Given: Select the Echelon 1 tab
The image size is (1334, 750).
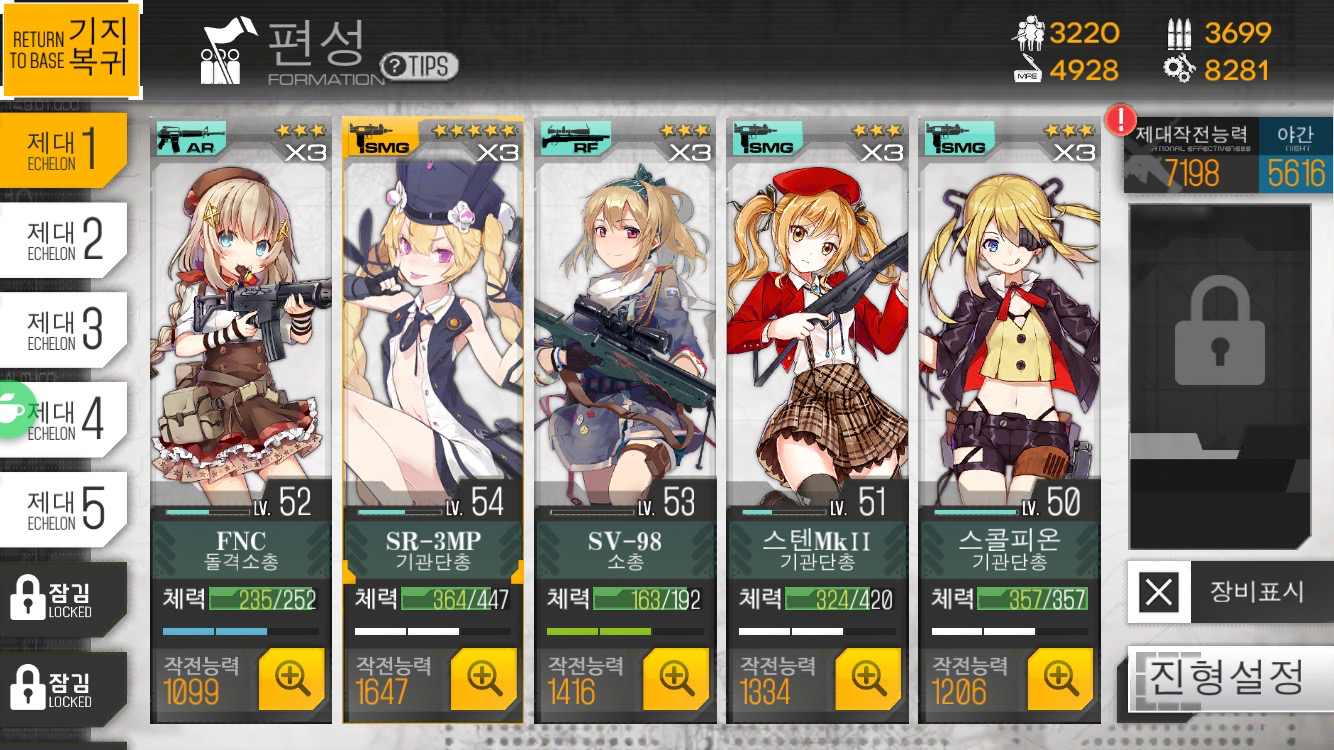Looking at the screenshot, I should (x=64, y=150).
